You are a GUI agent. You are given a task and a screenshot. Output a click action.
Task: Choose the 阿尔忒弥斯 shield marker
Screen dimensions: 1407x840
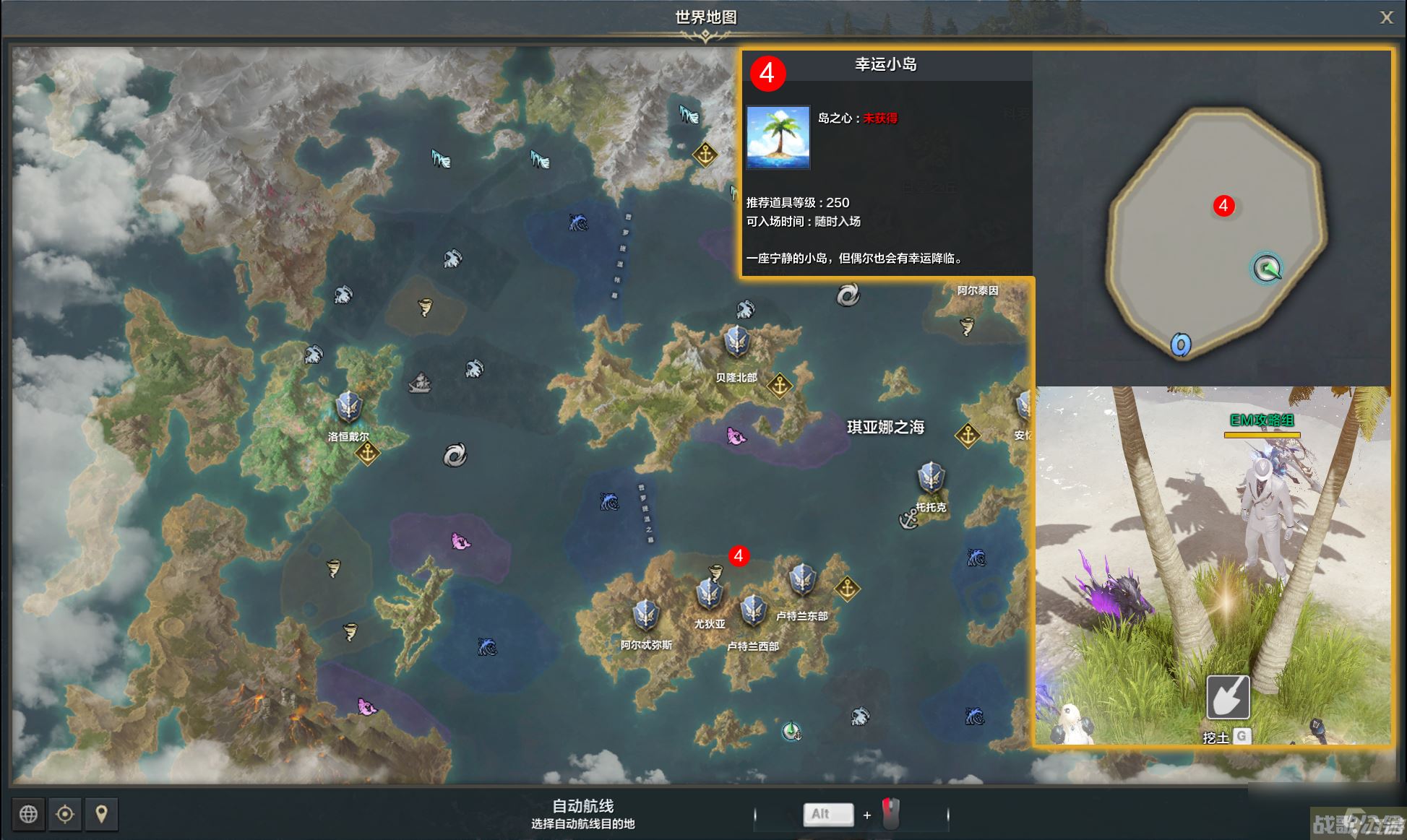tap(645, 615)
